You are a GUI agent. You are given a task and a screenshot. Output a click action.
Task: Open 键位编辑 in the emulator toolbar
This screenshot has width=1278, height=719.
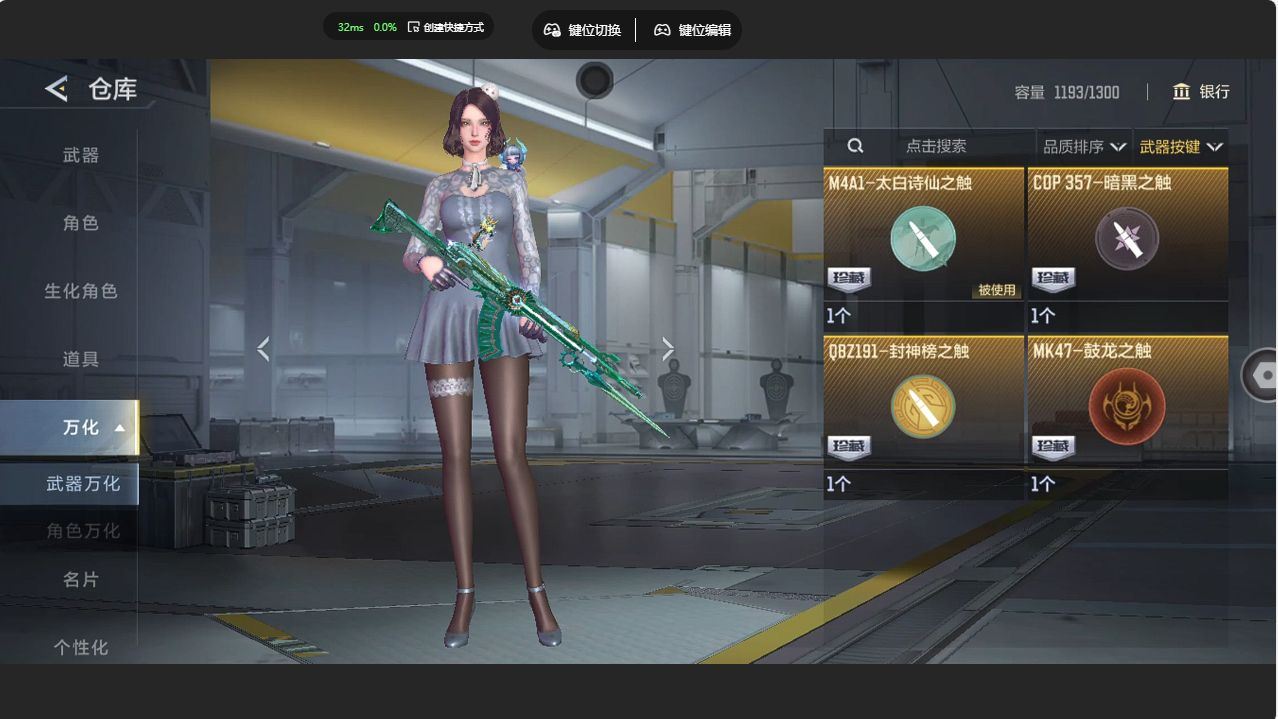[692, 30]
